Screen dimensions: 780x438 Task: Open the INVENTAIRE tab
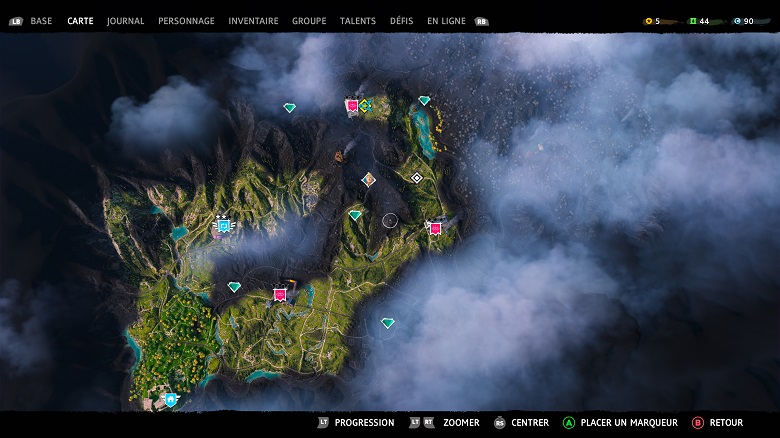253,21
